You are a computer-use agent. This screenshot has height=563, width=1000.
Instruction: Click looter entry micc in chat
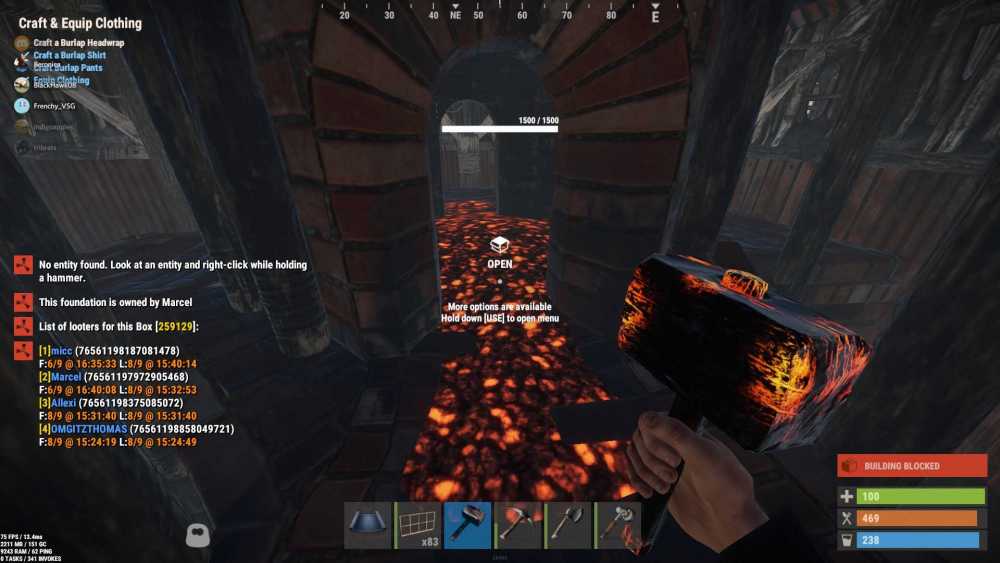point(61,351)
